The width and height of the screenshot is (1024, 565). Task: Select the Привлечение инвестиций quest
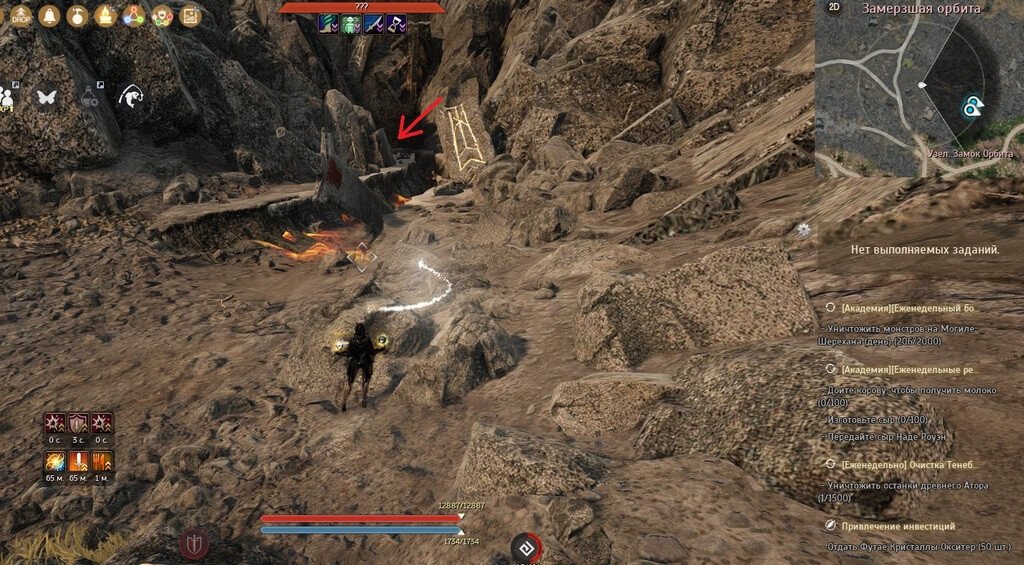coord(898,526)
